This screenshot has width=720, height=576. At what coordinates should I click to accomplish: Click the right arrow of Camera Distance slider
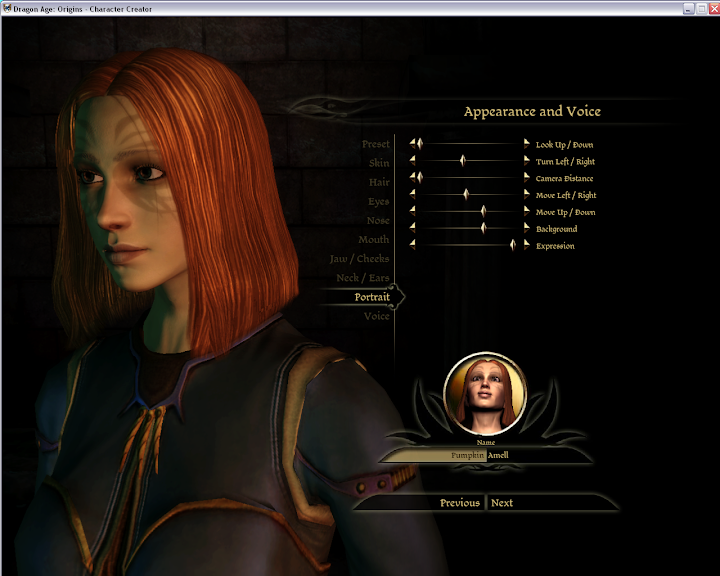click(x=527, y=178)
